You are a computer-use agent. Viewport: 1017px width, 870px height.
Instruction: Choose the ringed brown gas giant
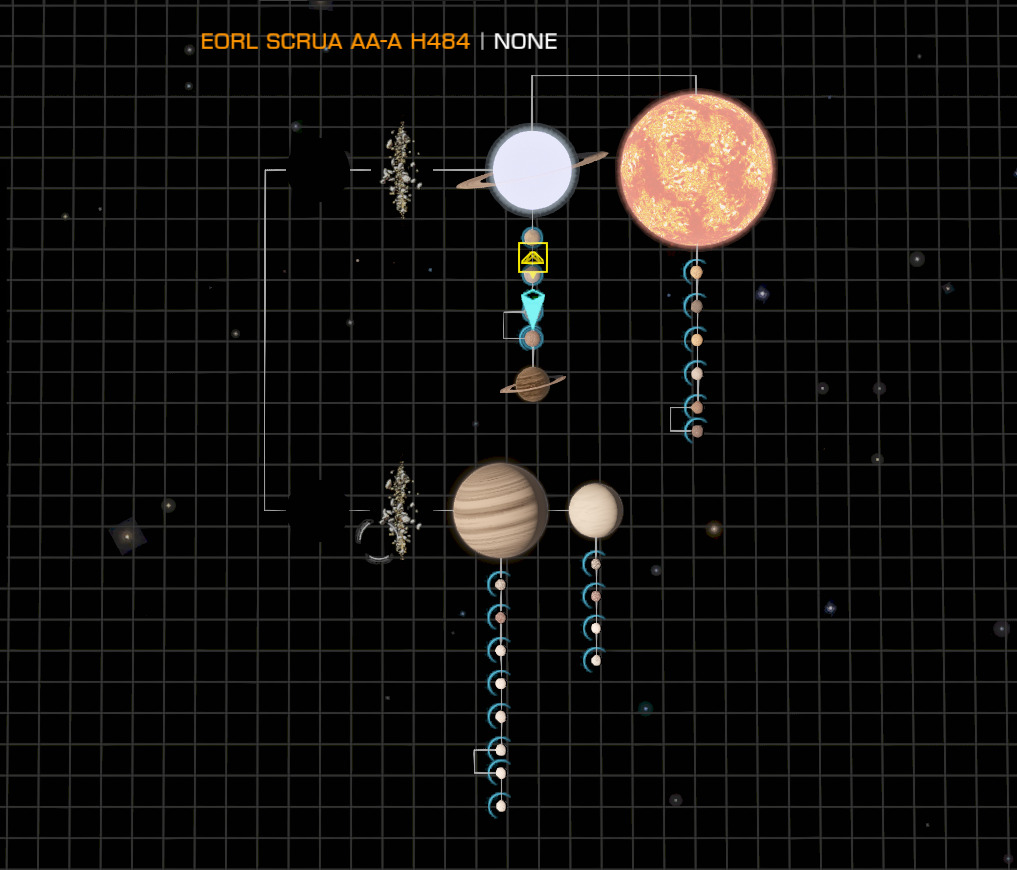pyautogui.click(x=532, y=383)
